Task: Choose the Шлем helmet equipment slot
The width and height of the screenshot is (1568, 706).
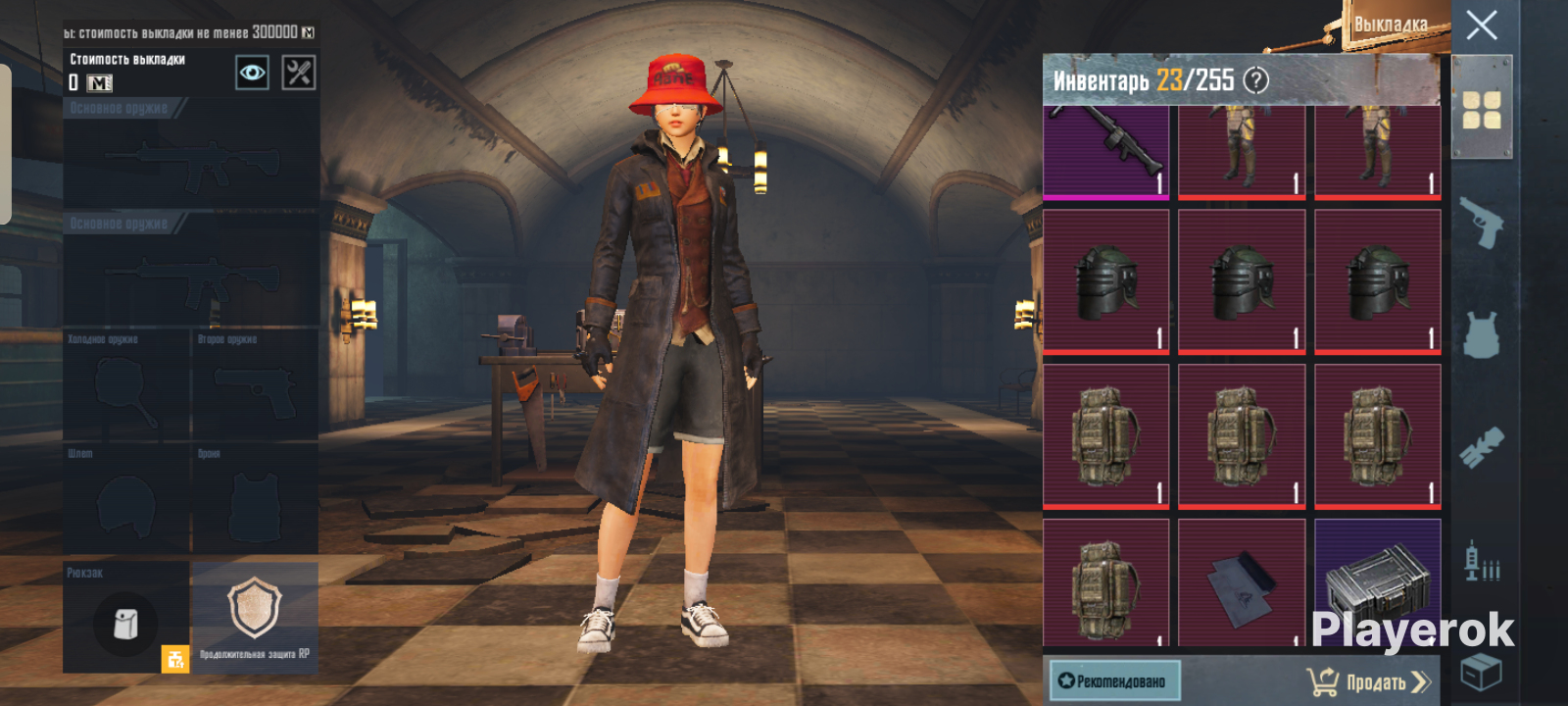Action: [126, 500]
